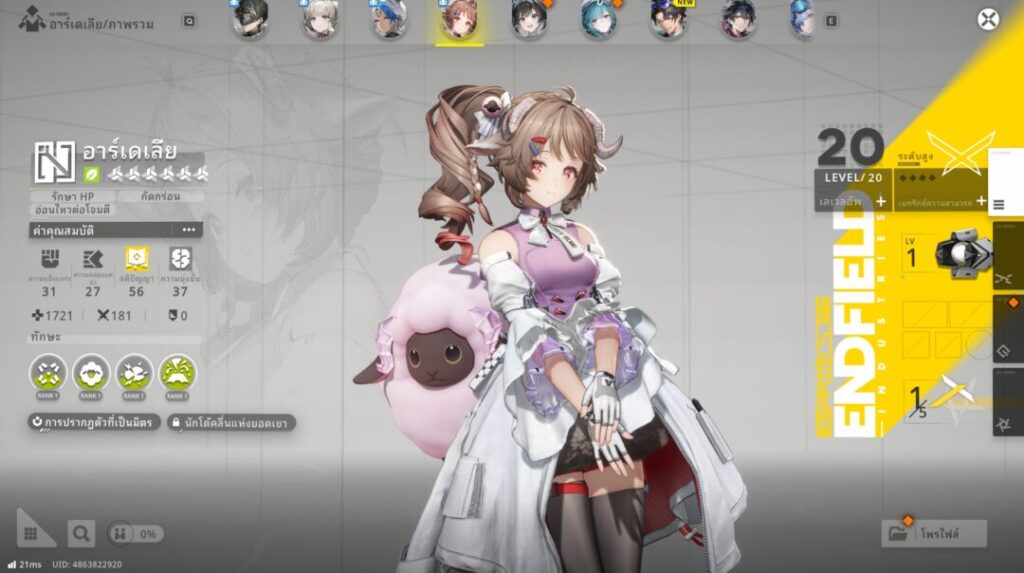Close the character overview screen
Image resolution: width=1024 pixels, height=573 pixels.
[x=988, y=20]
